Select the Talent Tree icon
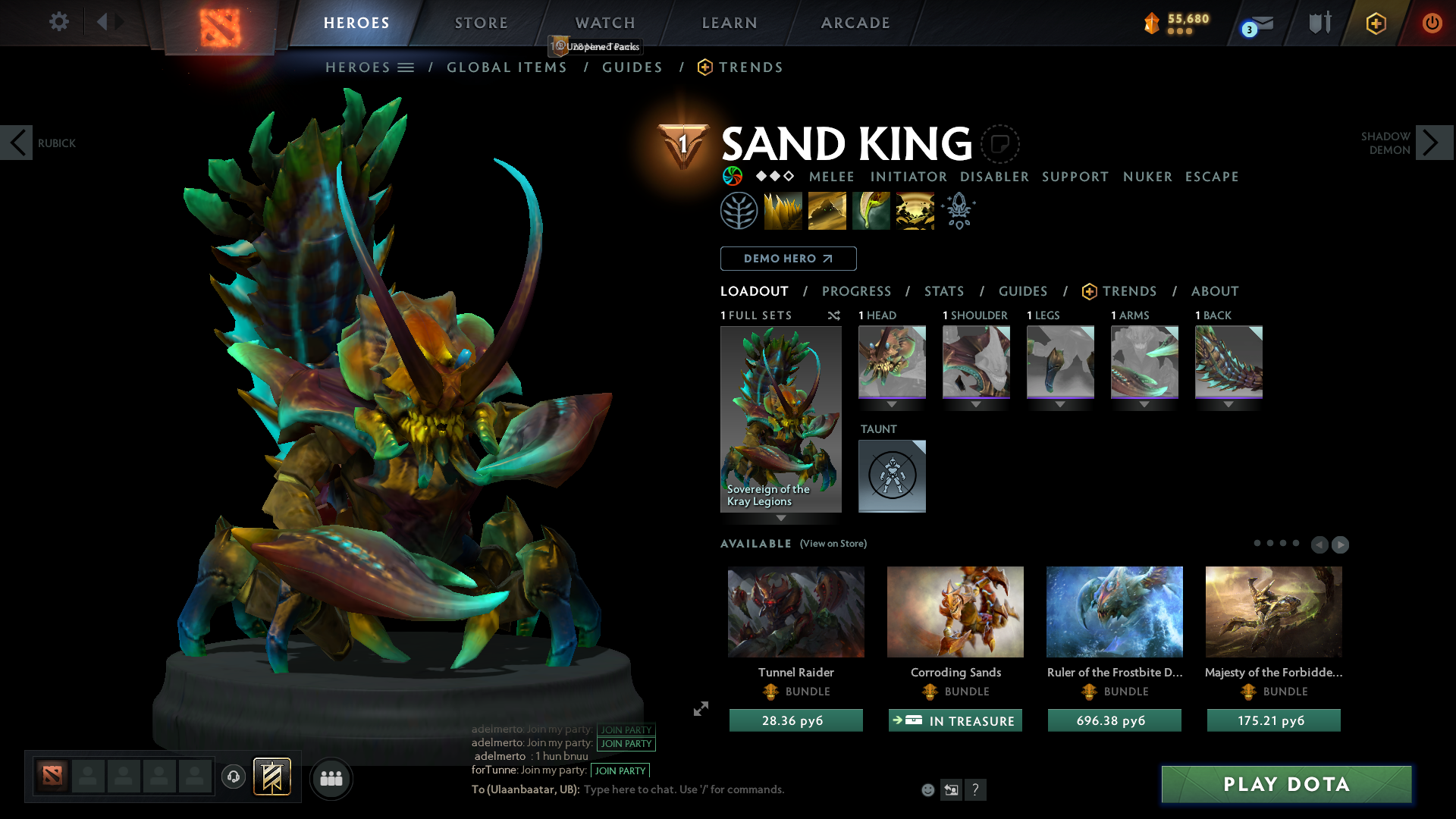This screenshot has width=1456, height=819. point(739,210)
